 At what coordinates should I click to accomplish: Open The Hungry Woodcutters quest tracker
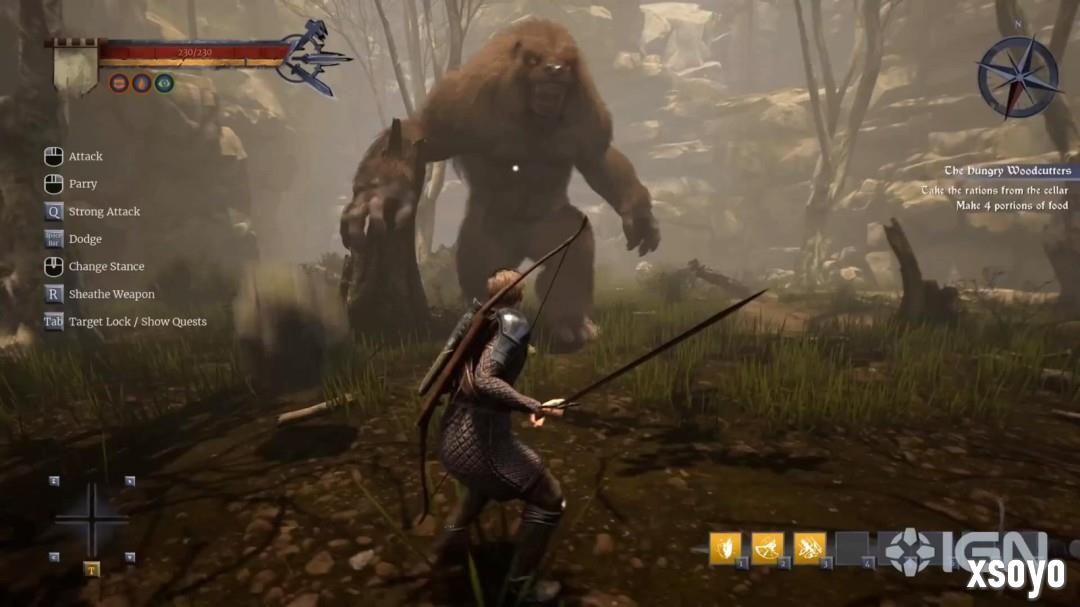click(x=1007, y=171)
